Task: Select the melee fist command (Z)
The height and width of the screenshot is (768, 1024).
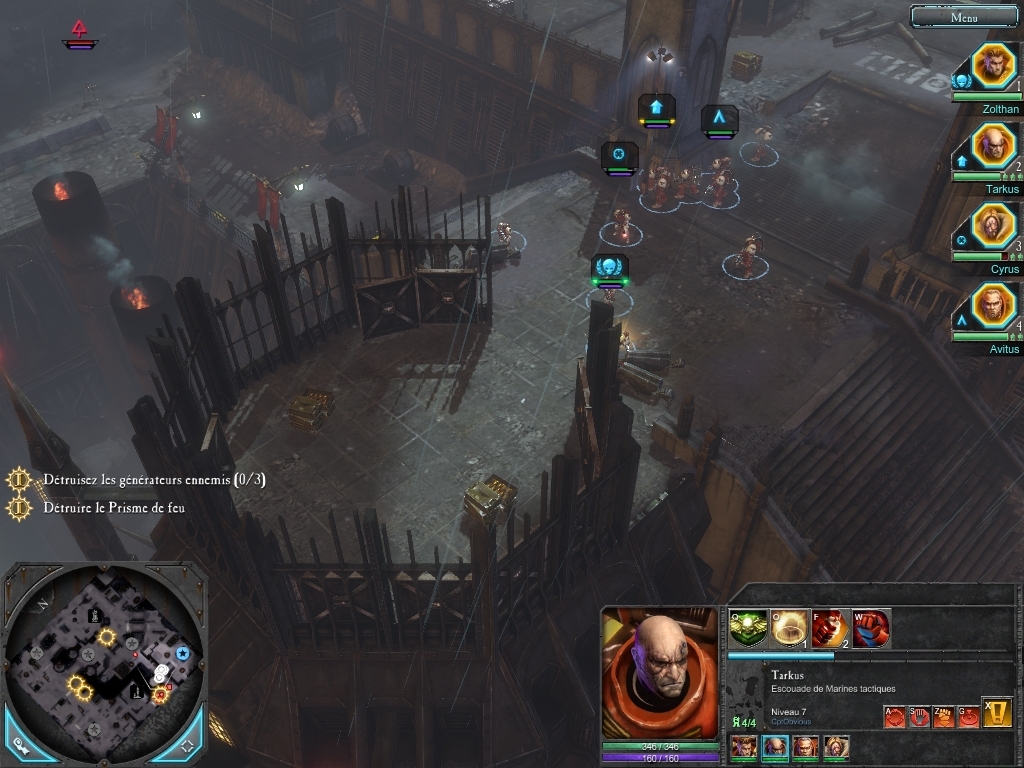Action: (944, 716)
